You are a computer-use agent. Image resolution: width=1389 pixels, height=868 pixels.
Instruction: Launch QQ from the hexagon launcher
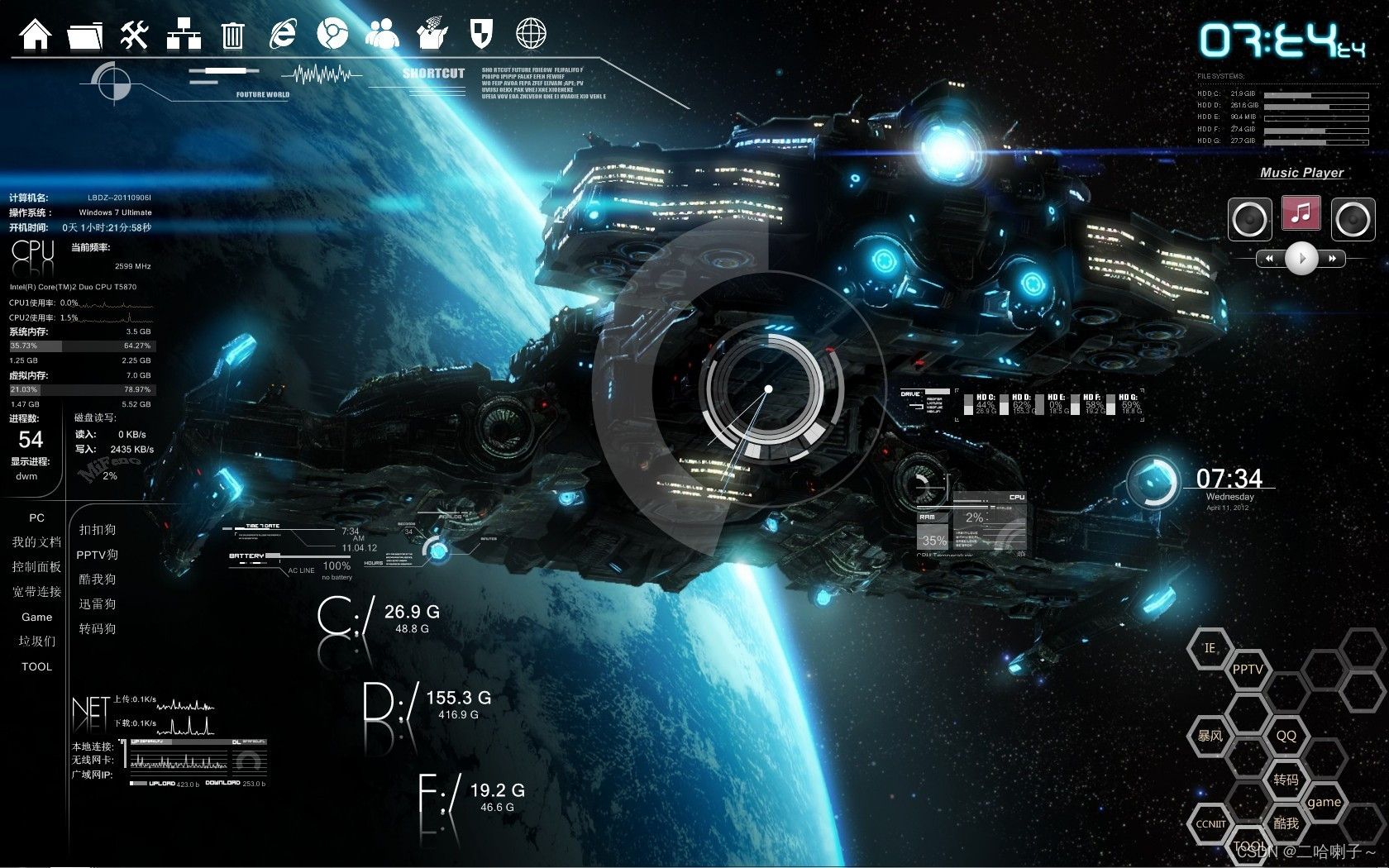click(1286, 736)
